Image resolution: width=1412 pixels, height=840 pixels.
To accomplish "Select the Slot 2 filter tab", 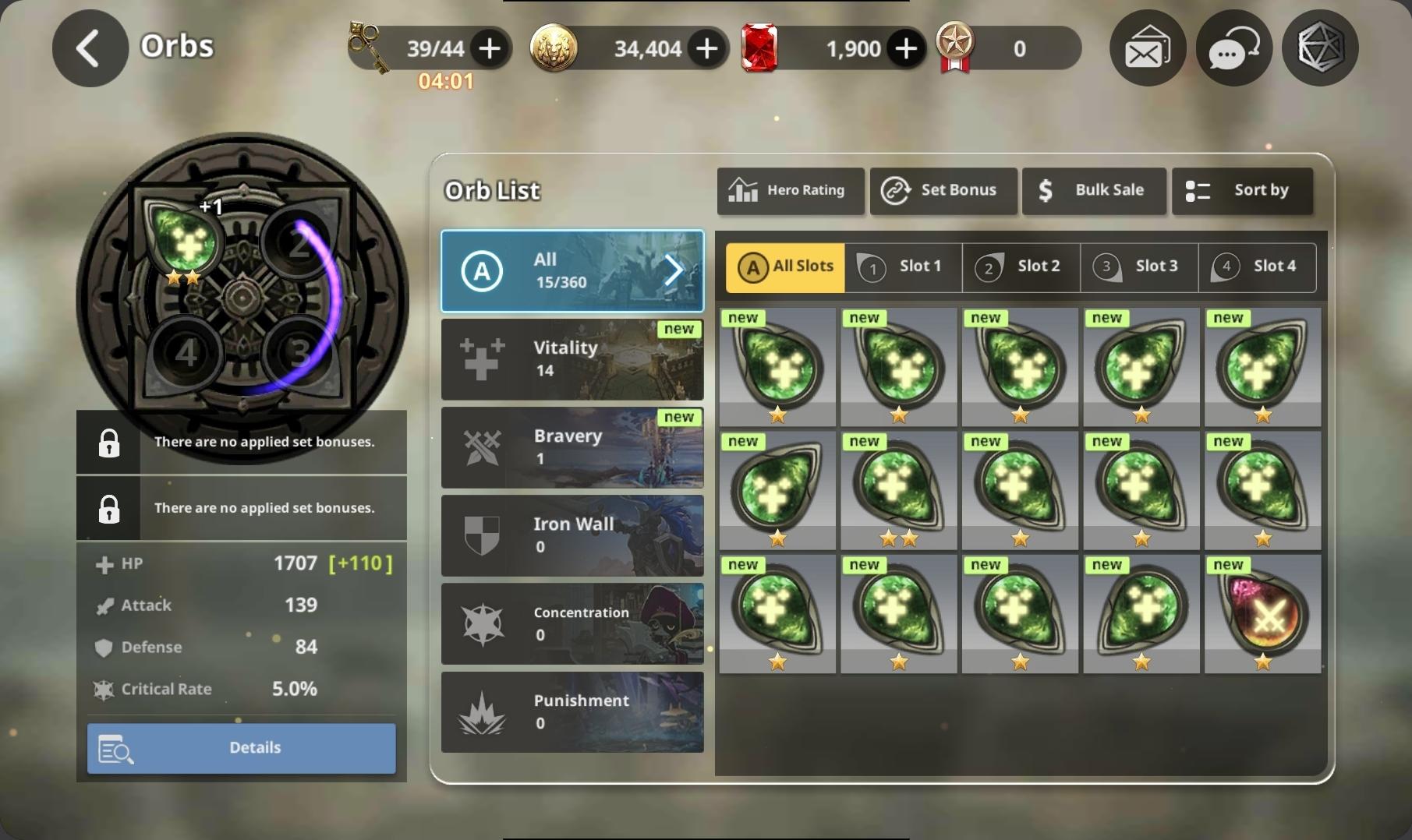I will pyautogui.click(x=1021, y=267).
